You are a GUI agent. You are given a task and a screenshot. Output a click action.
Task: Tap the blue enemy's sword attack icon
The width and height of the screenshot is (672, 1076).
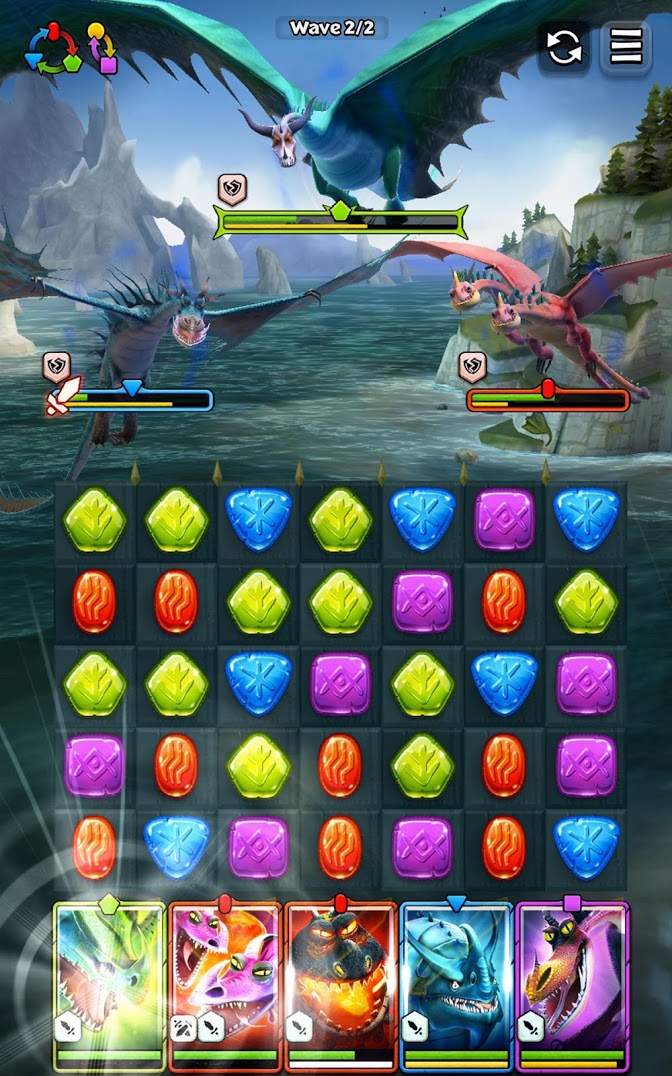coord(60,398)
